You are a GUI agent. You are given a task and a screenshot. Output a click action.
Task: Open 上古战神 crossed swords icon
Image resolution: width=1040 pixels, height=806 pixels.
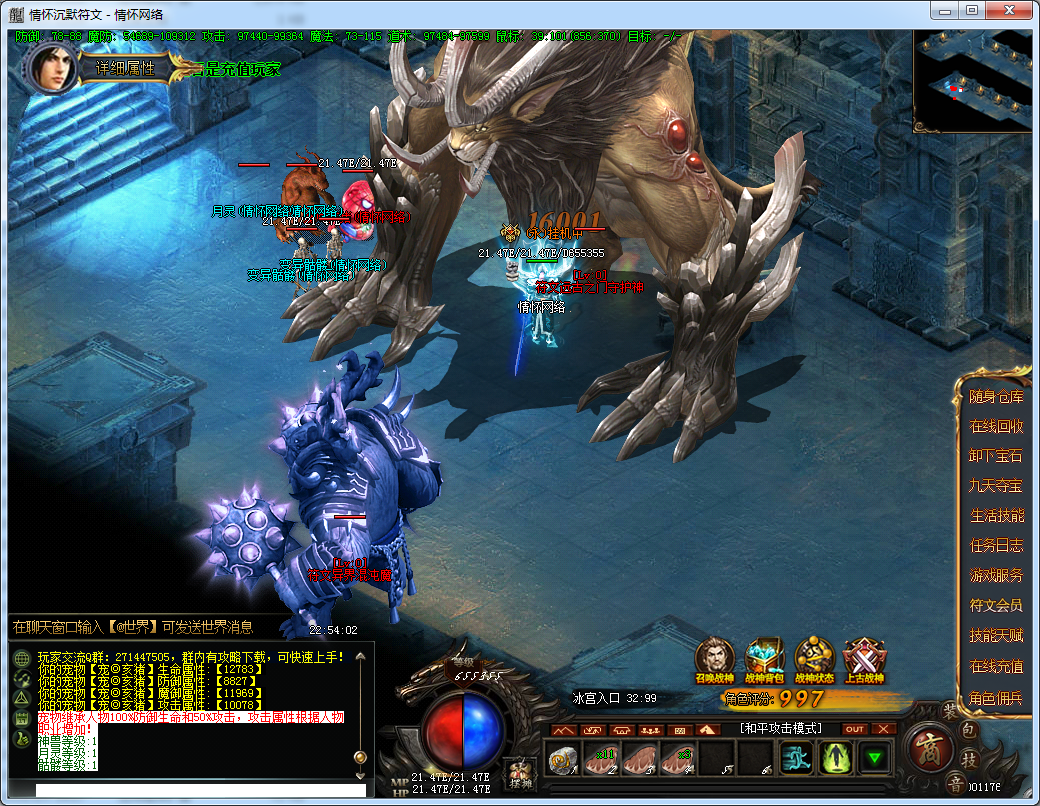864,658
